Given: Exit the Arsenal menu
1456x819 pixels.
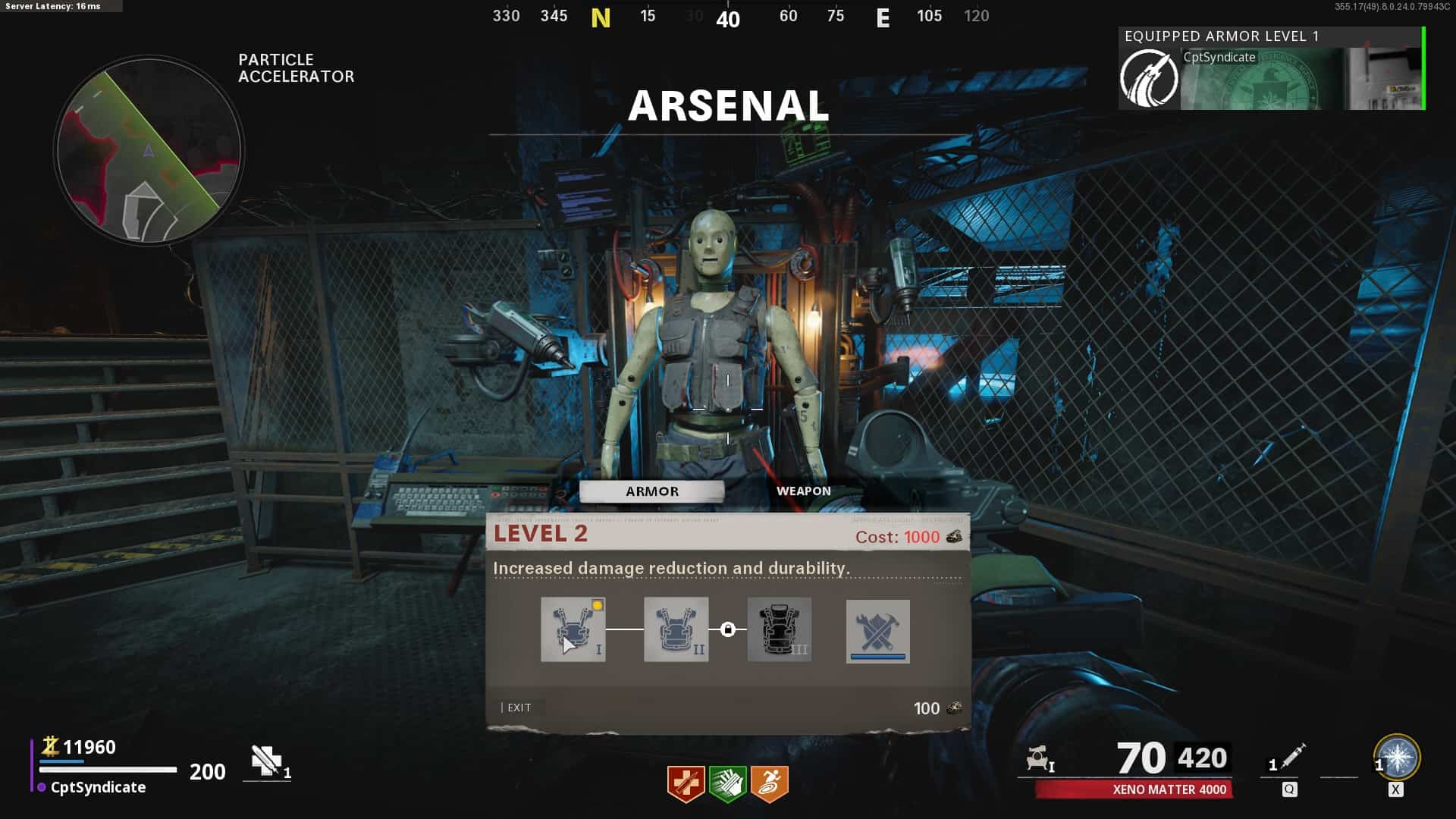Looking at the screenshot, I should coord(519,708).
